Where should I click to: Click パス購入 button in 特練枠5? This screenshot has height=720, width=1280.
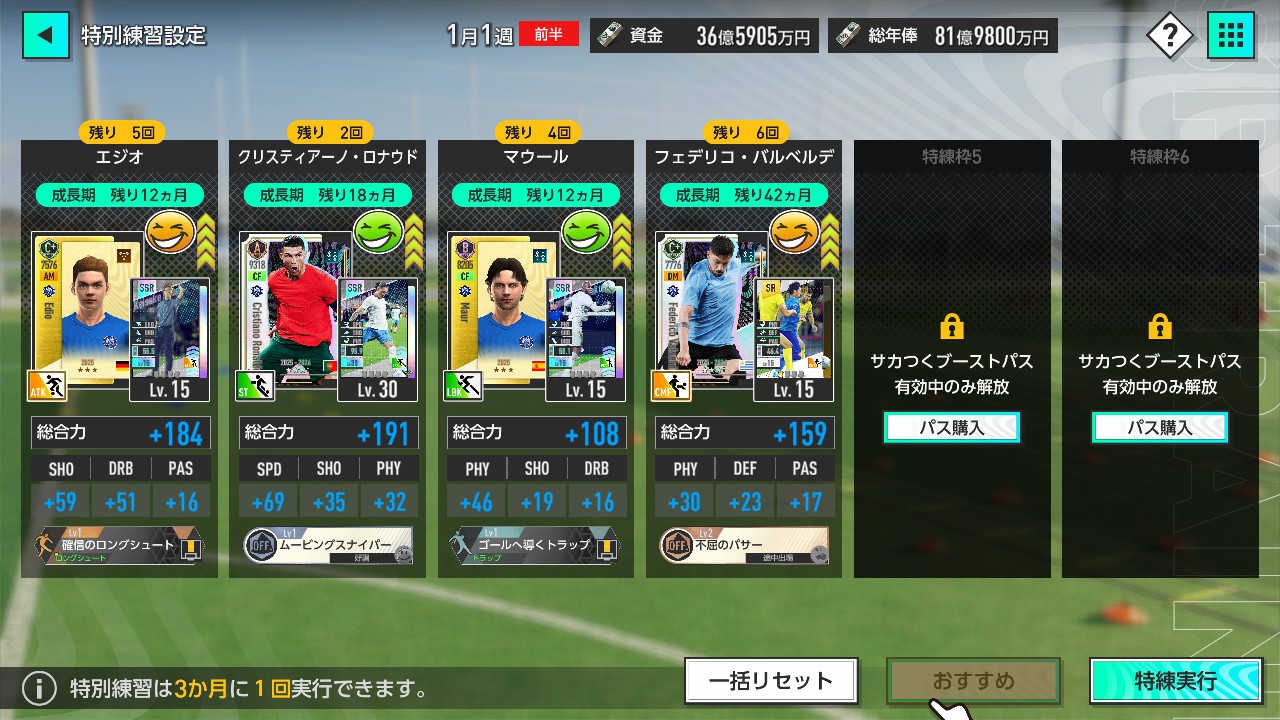(x=951, y=427)
